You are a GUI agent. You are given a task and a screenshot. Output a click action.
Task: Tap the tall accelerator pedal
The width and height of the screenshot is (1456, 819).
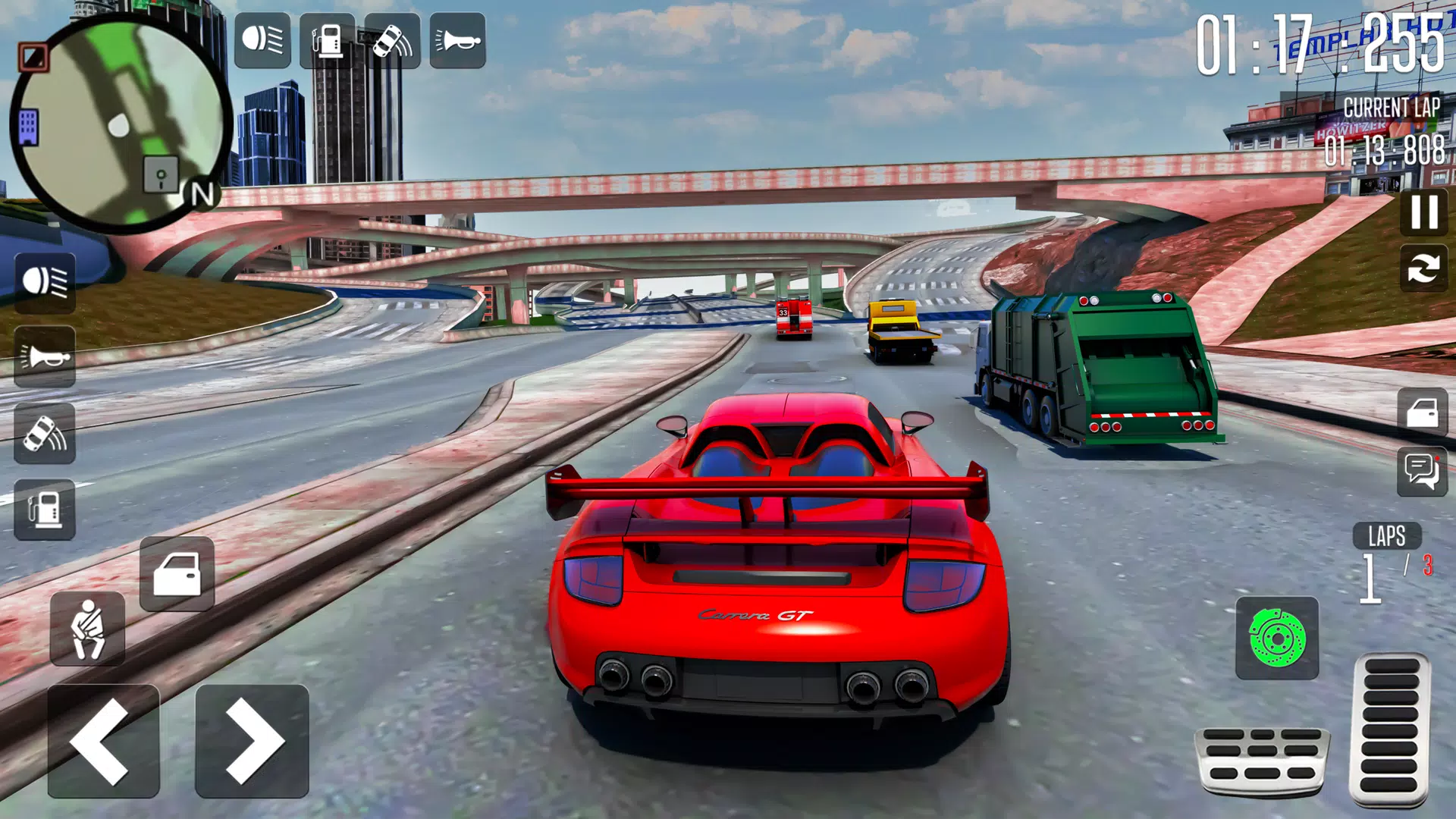(x=1389, y=727)
